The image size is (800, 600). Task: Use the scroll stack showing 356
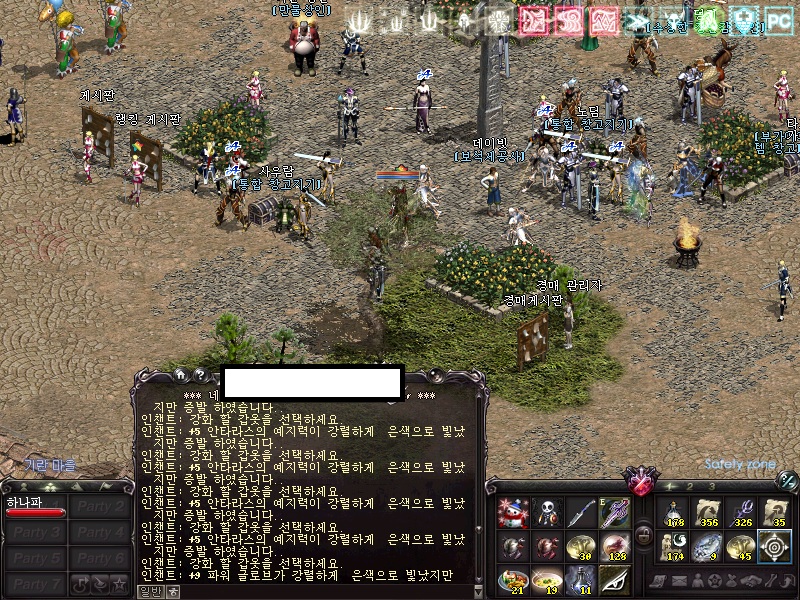708,514
